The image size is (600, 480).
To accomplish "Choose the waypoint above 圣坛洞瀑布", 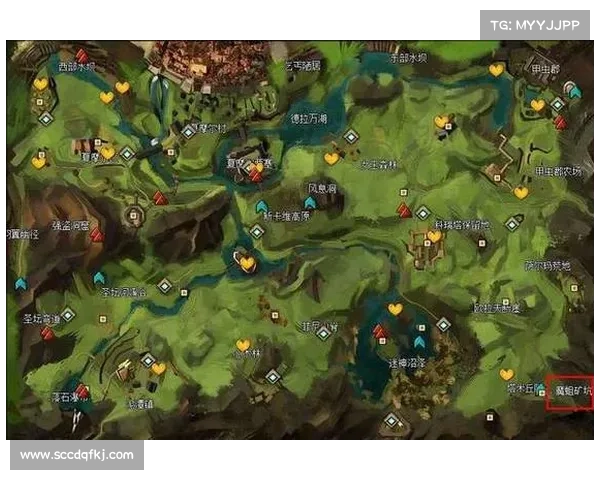I will [x=99, y=277].
